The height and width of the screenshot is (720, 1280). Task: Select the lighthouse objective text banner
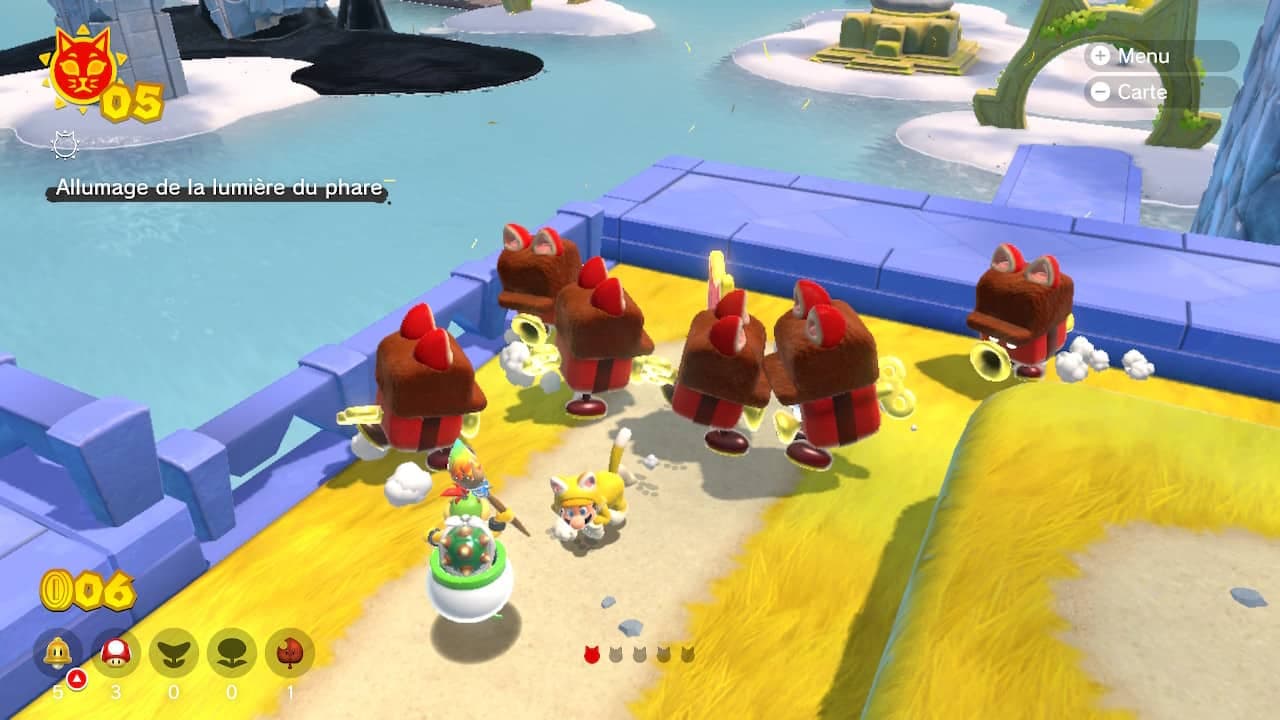(218, 188)
